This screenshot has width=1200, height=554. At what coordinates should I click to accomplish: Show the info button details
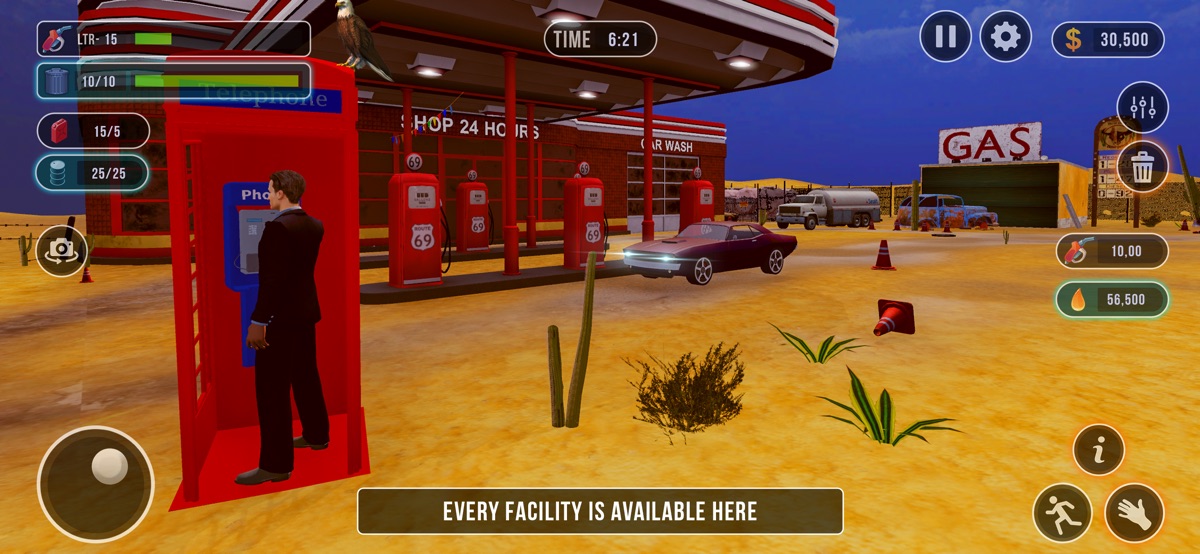1098,450
